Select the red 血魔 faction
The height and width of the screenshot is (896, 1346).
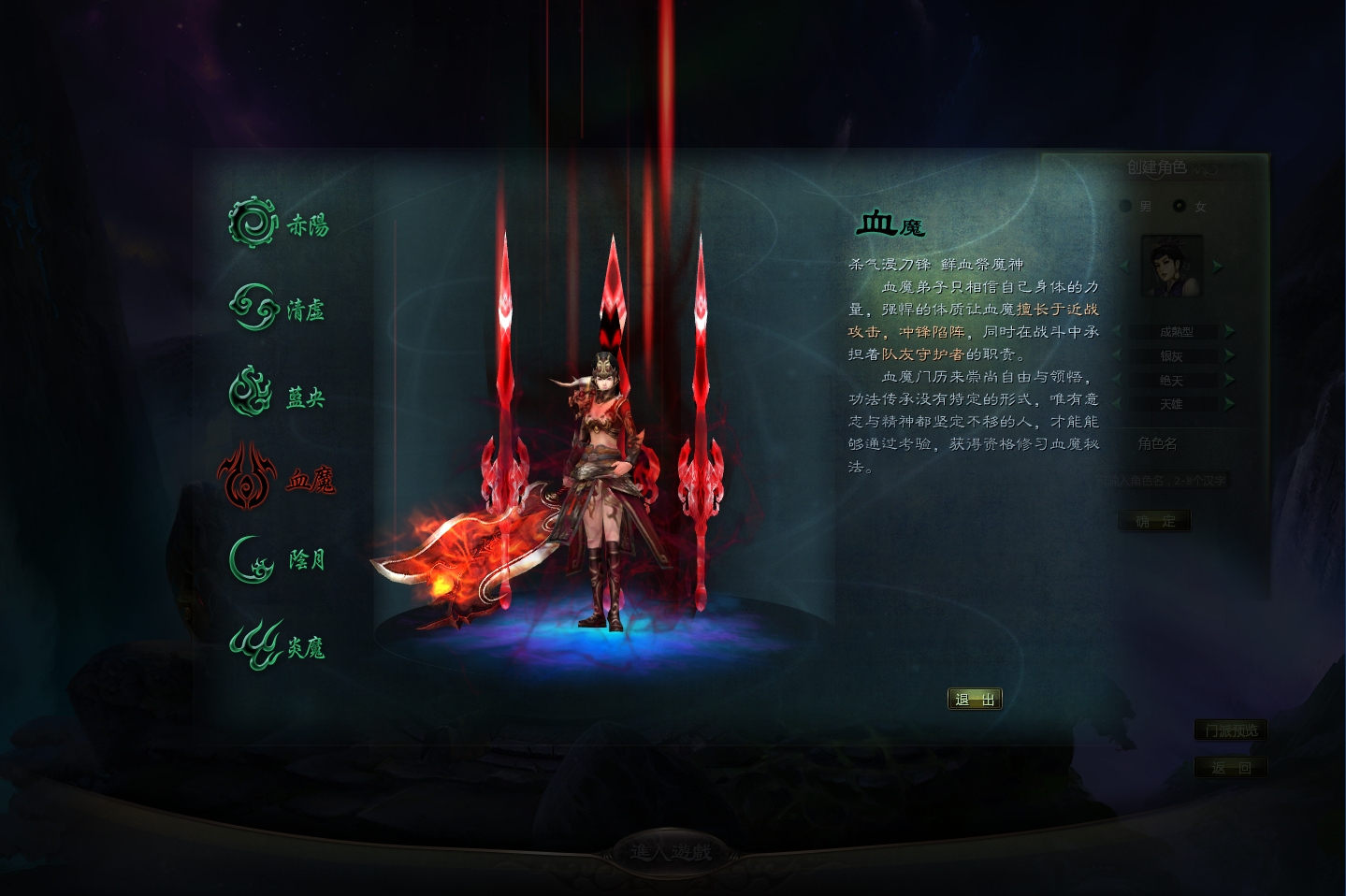point(276,478)
